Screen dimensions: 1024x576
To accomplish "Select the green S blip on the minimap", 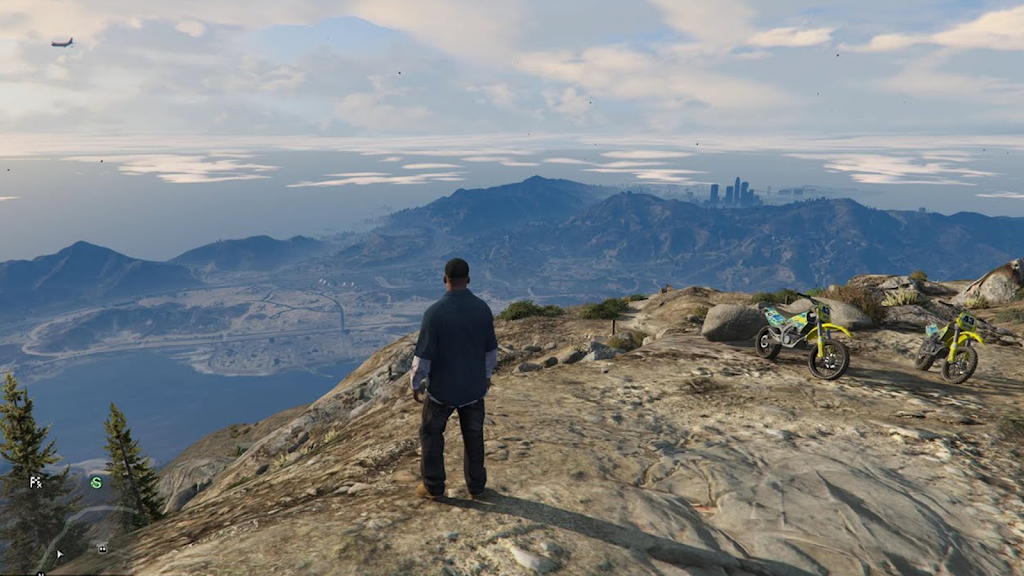I will 96,482.
